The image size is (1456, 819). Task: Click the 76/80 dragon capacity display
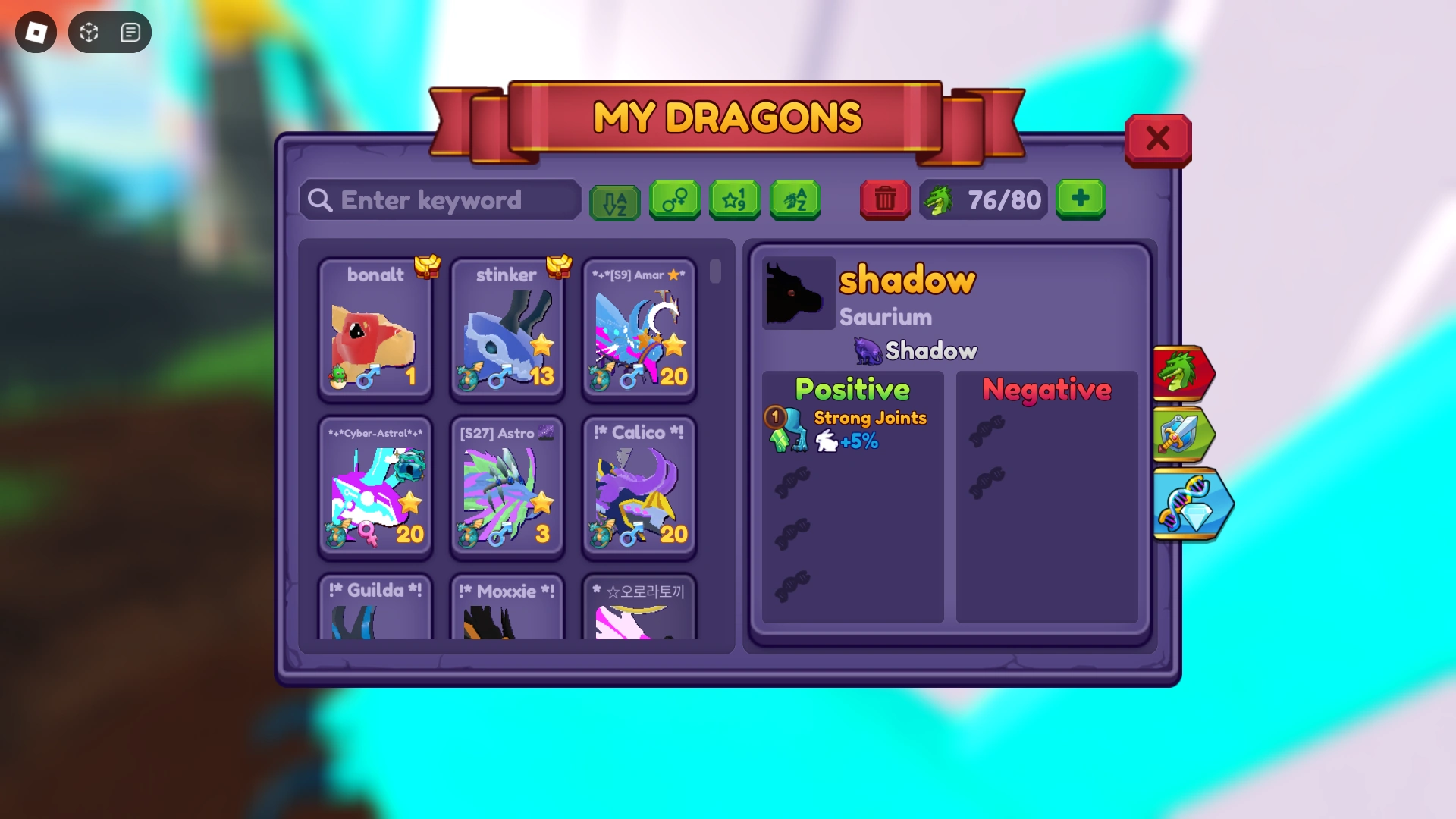pyautogui.click(x=984, y=199)
